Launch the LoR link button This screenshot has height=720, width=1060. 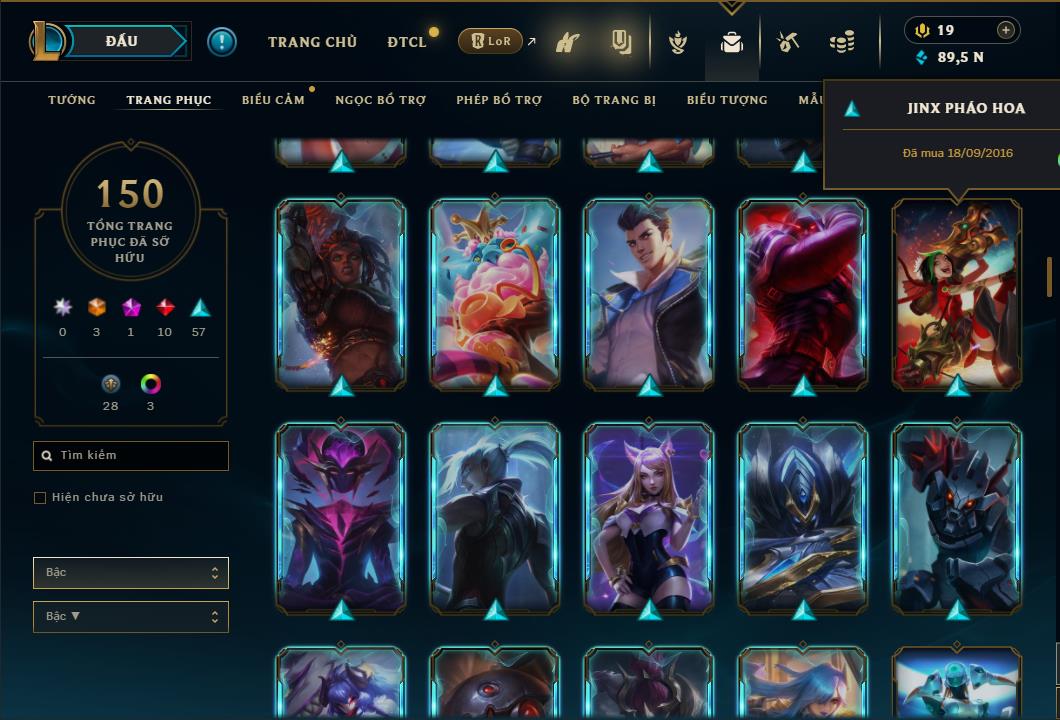[490, 42]
